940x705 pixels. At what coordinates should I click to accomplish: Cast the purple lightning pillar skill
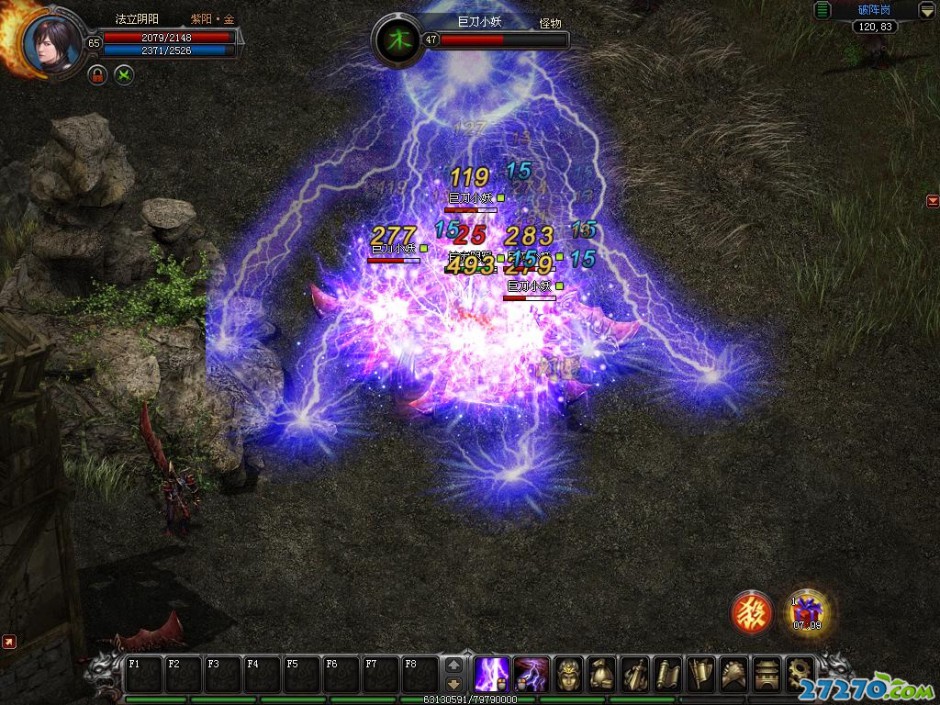(492, 673)
